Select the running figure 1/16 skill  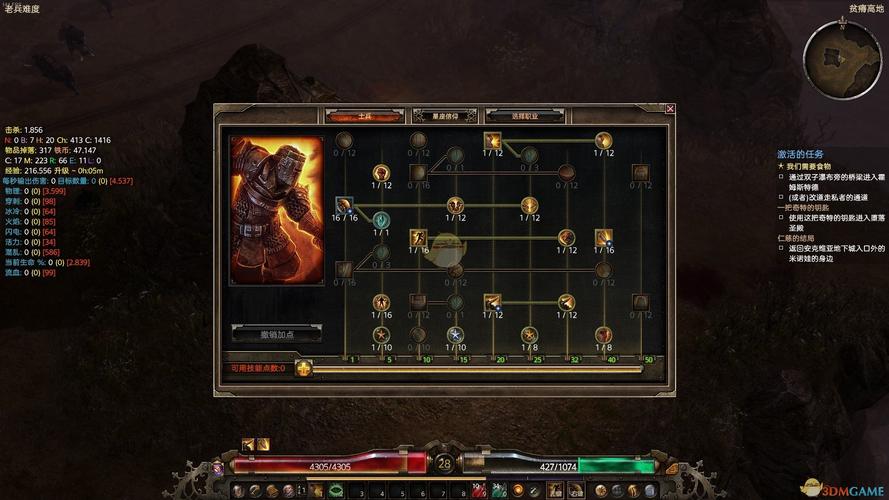point(418,238)
